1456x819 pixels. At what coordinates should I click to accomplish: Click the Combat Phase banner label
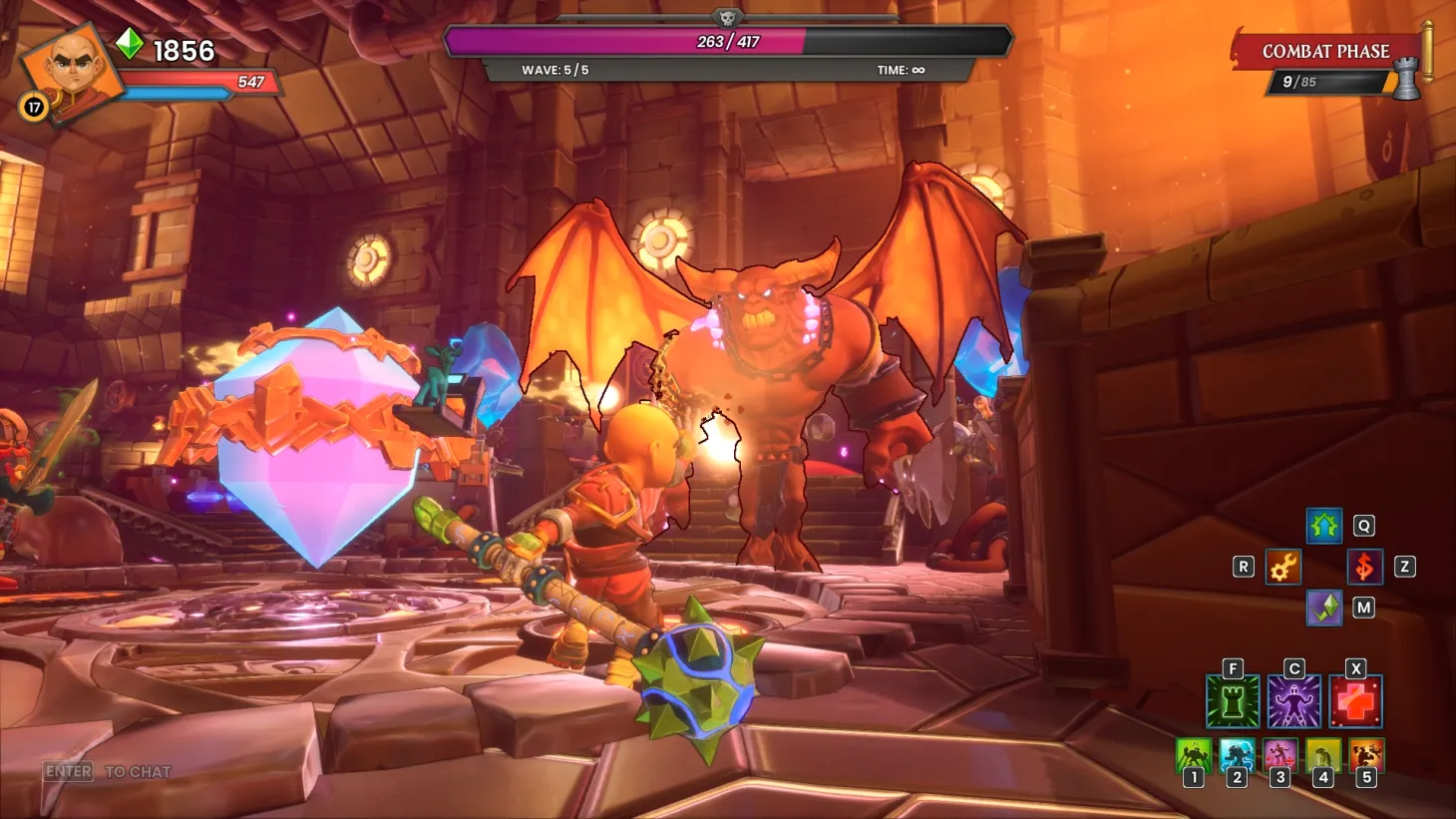click(x=1326, y=49)
